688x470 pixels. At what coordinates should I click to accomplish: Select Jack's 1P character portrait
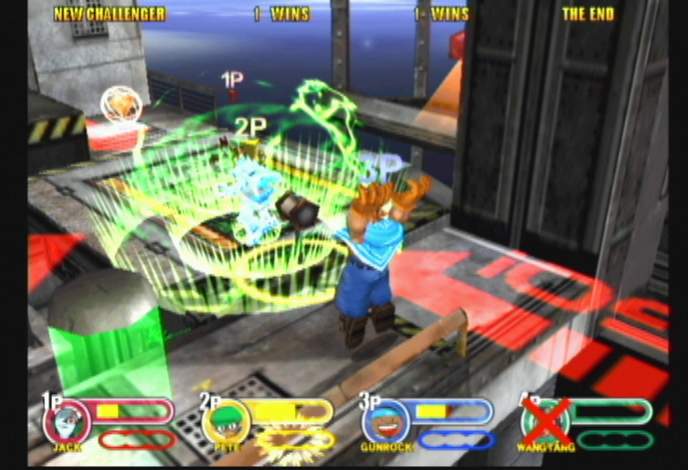(x=66, y=421)
